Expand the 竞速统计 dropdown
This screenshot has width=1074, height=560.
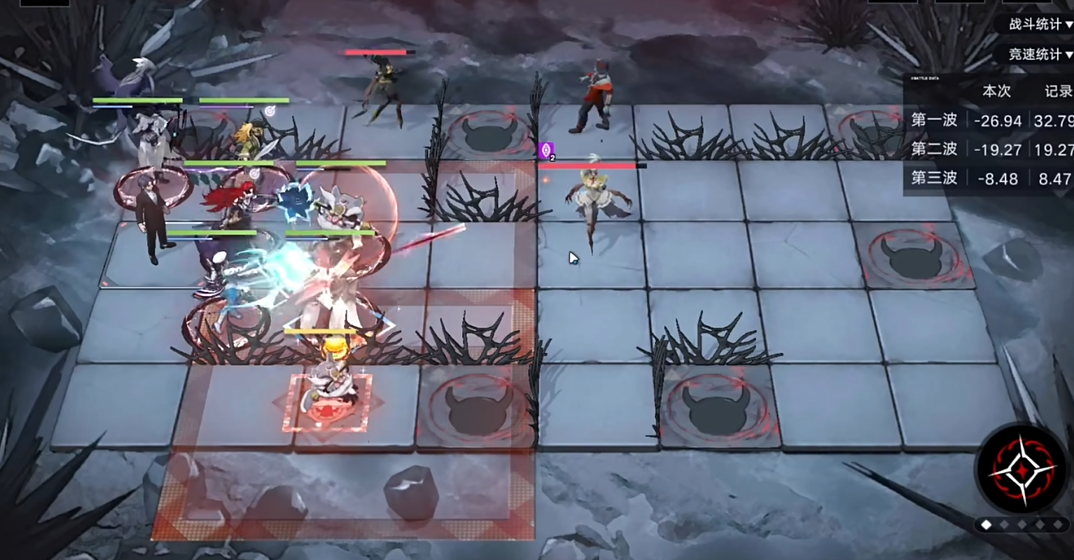[x=1040, y=54]
